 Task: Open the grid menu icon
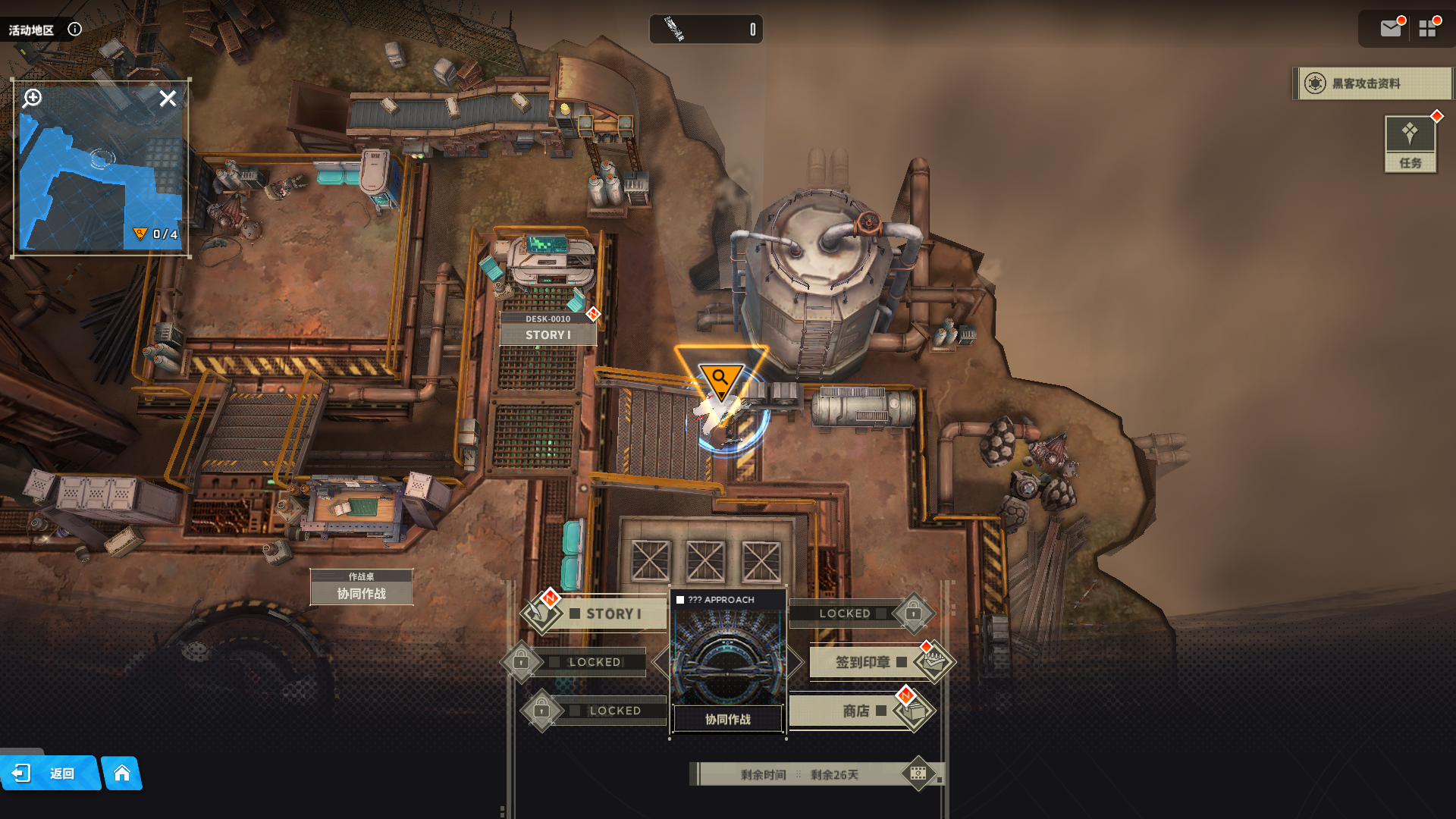(x=1428, y=29)
